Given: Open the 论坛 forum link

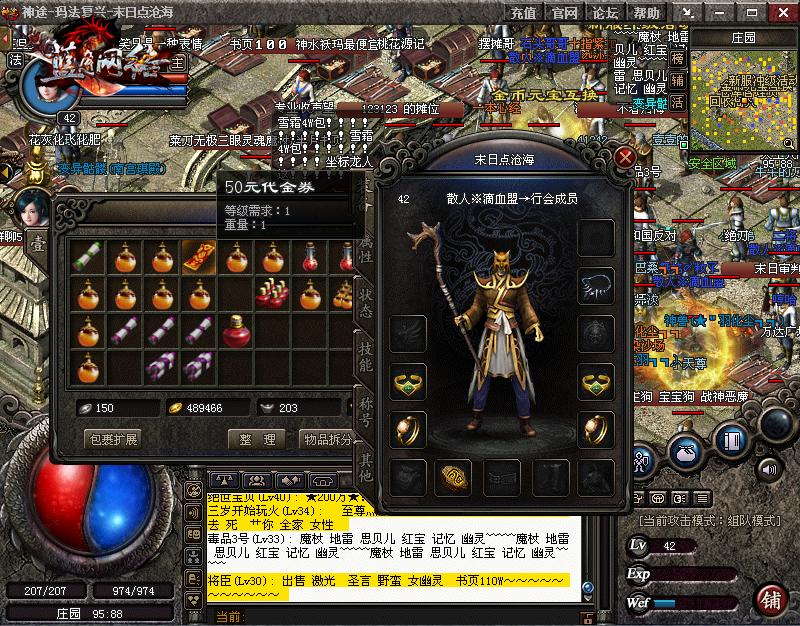Looking at the screenshot, I should click(605, 13).
